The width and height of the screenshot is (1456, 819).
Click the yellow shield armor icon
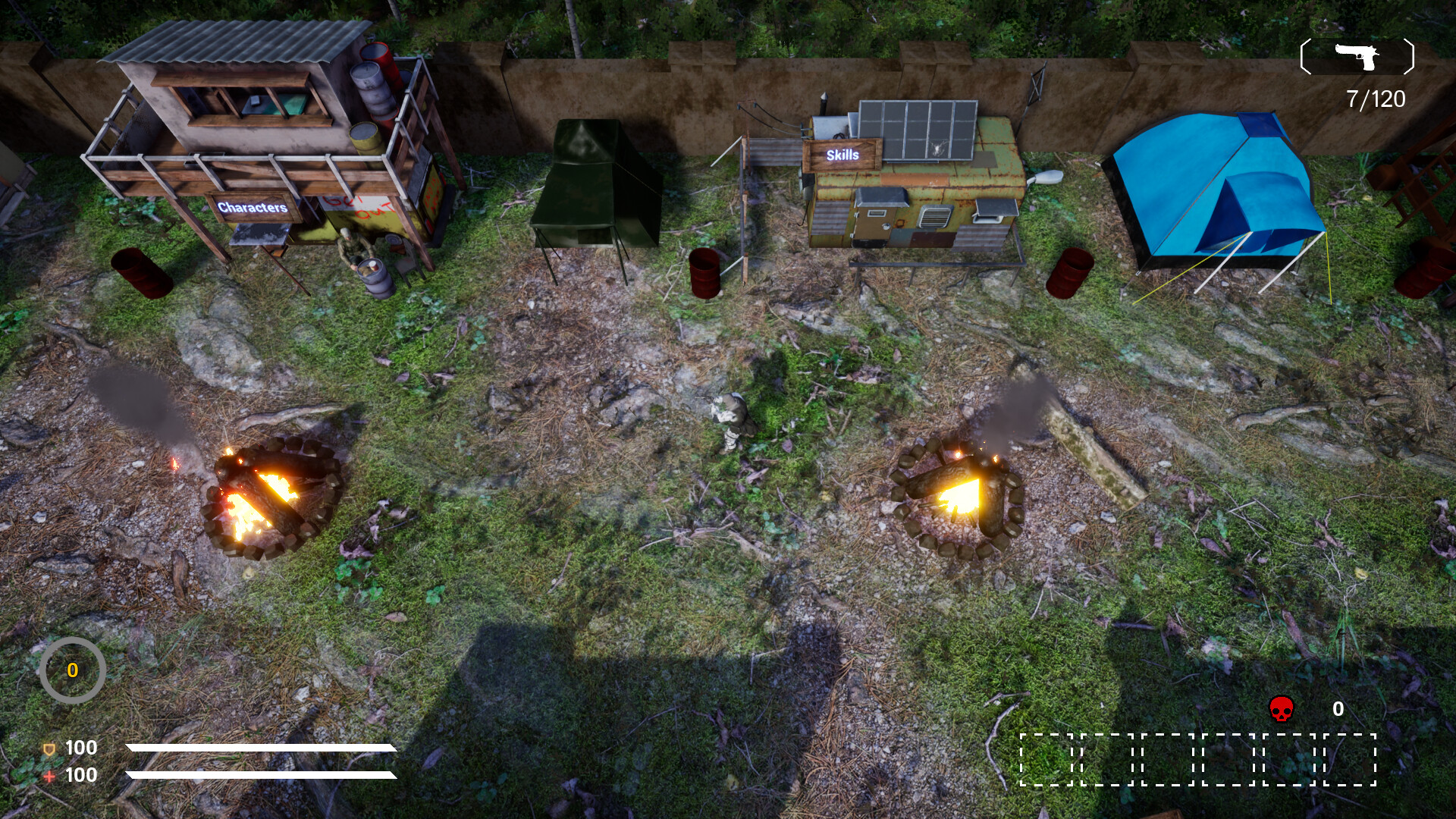point(48,748)
